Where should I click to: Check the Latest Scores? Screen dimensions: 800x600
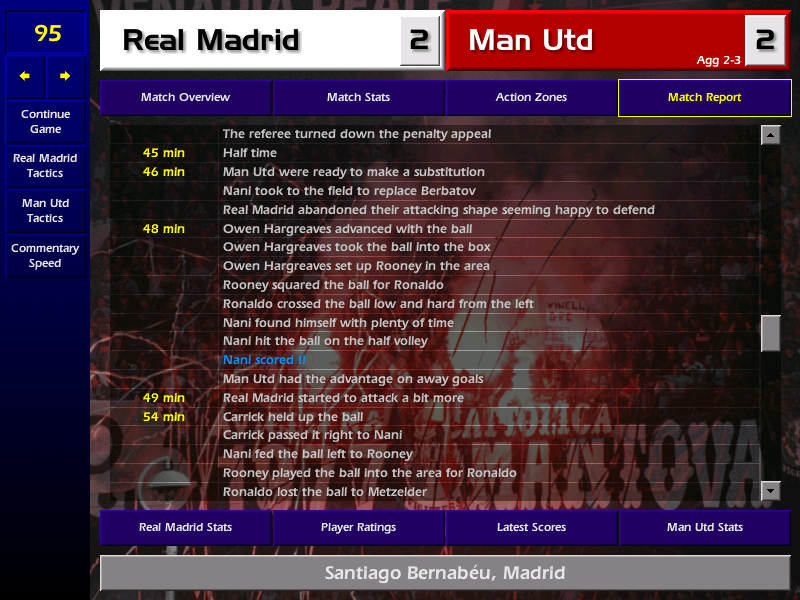point(531,527)
